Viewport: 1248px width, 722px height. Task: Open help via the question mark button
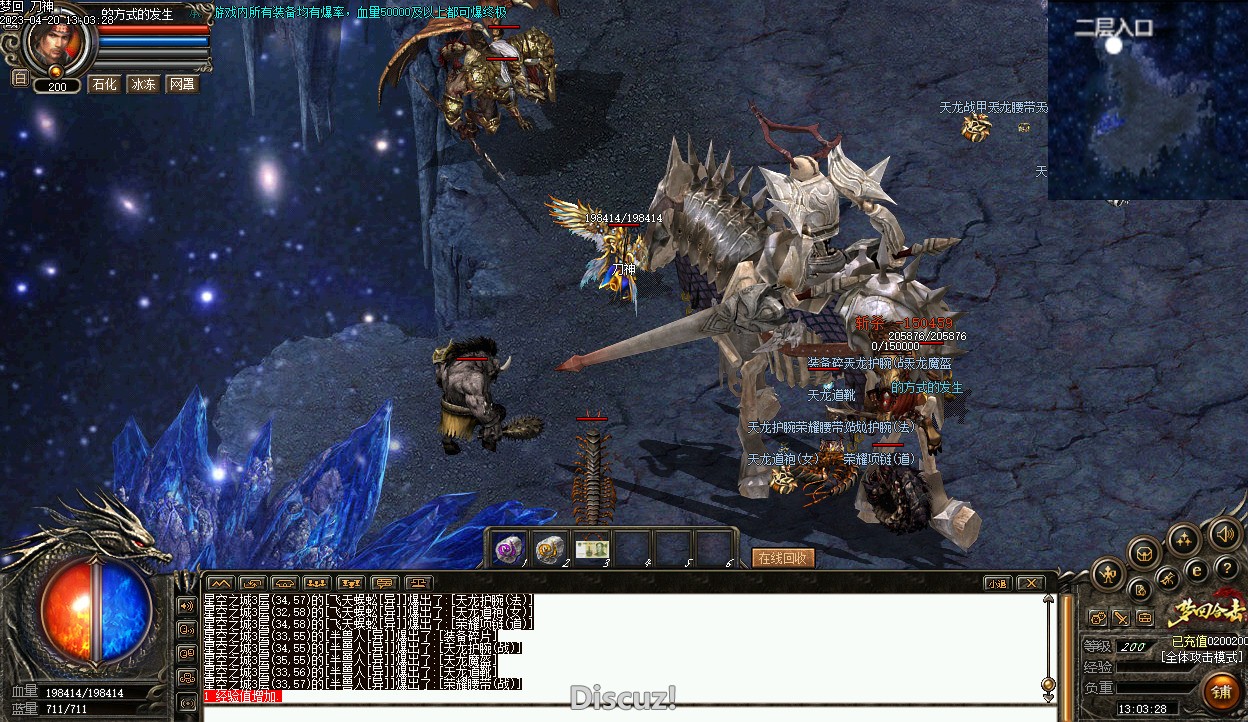[1226, 569]
